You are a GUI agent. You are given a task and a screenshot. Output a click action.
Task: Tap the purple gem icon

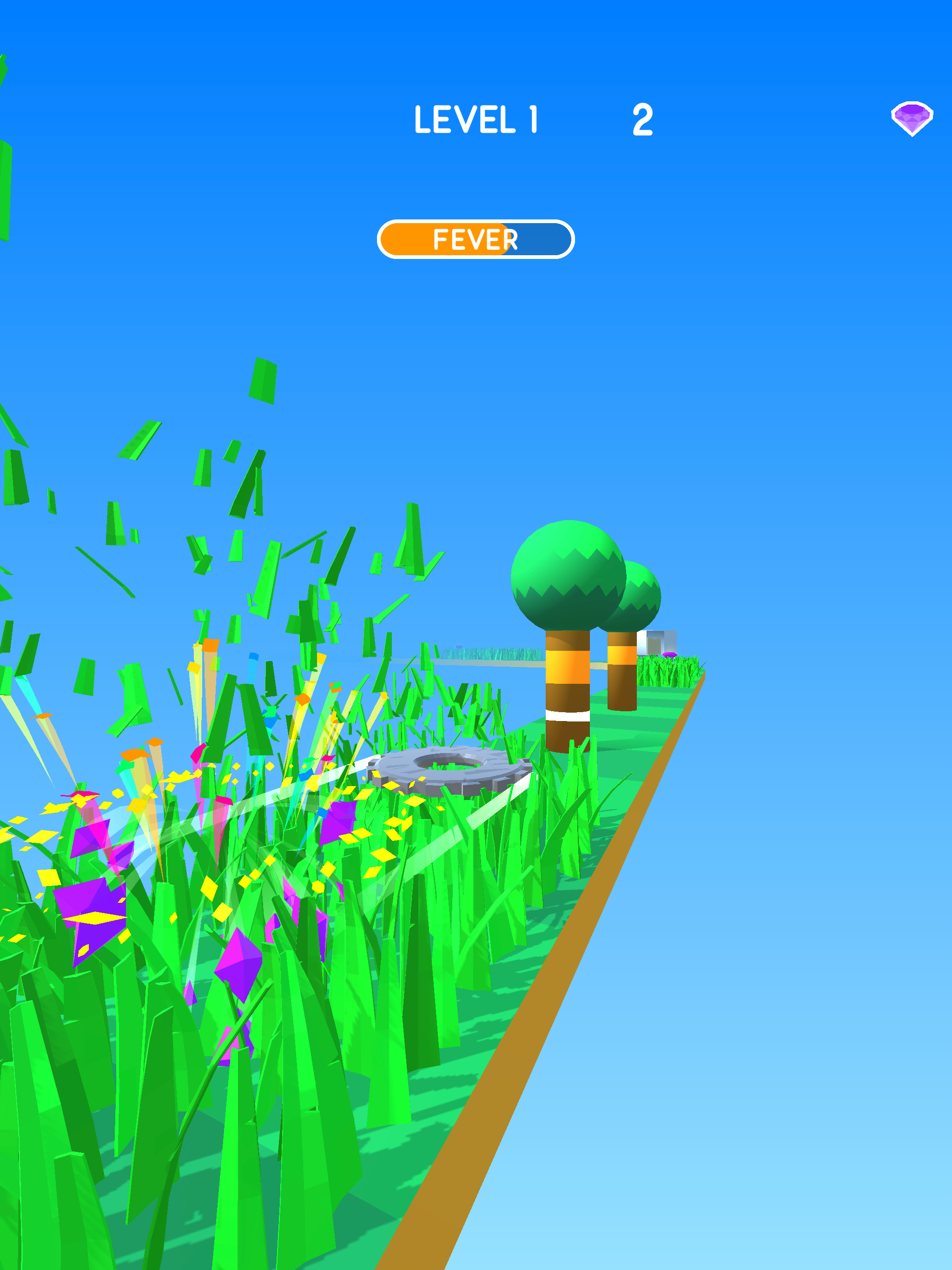coord(911,118)
